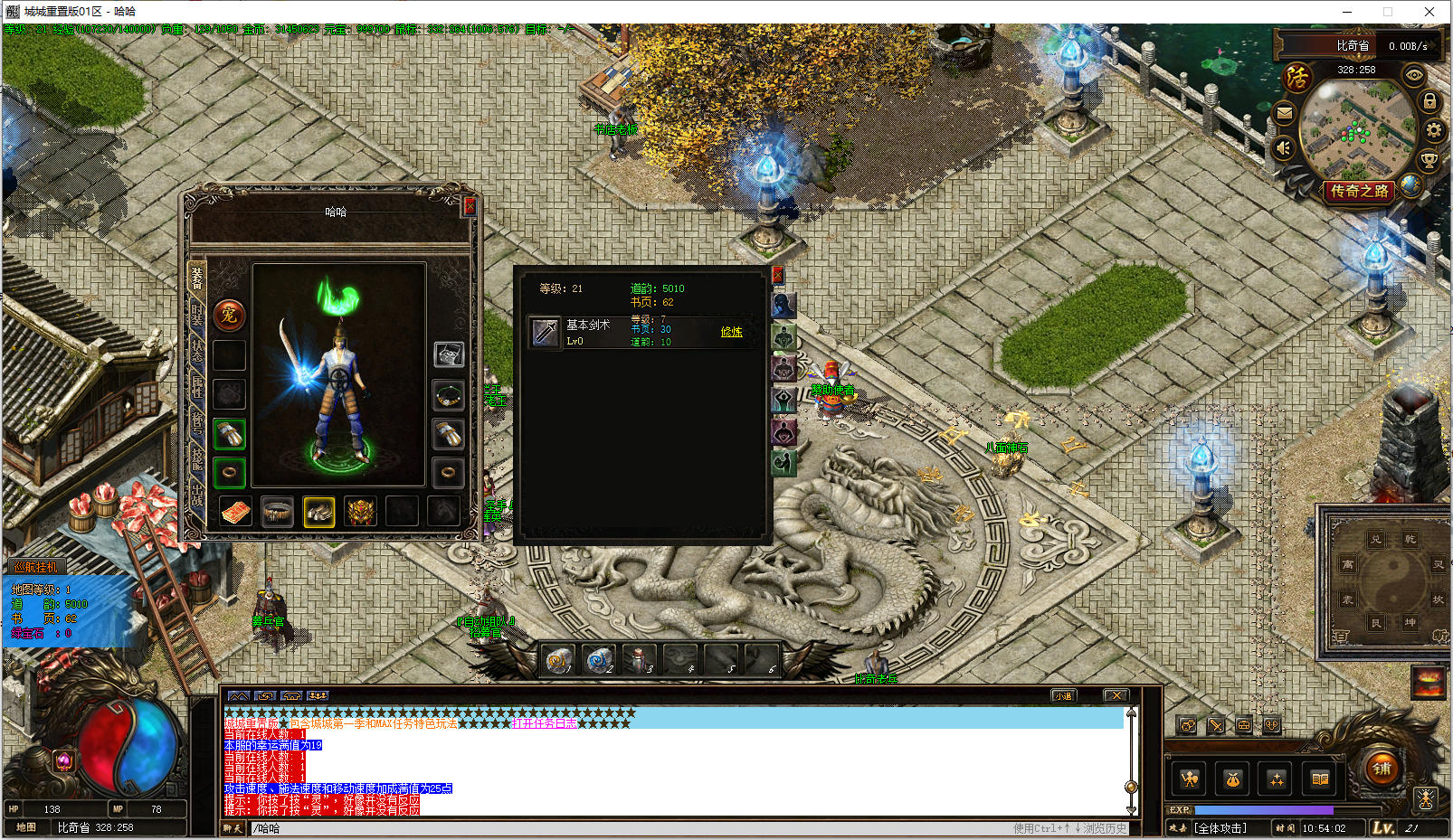
Task: Open the round 铺 shop button
Action: click(x=1382, y=769)
